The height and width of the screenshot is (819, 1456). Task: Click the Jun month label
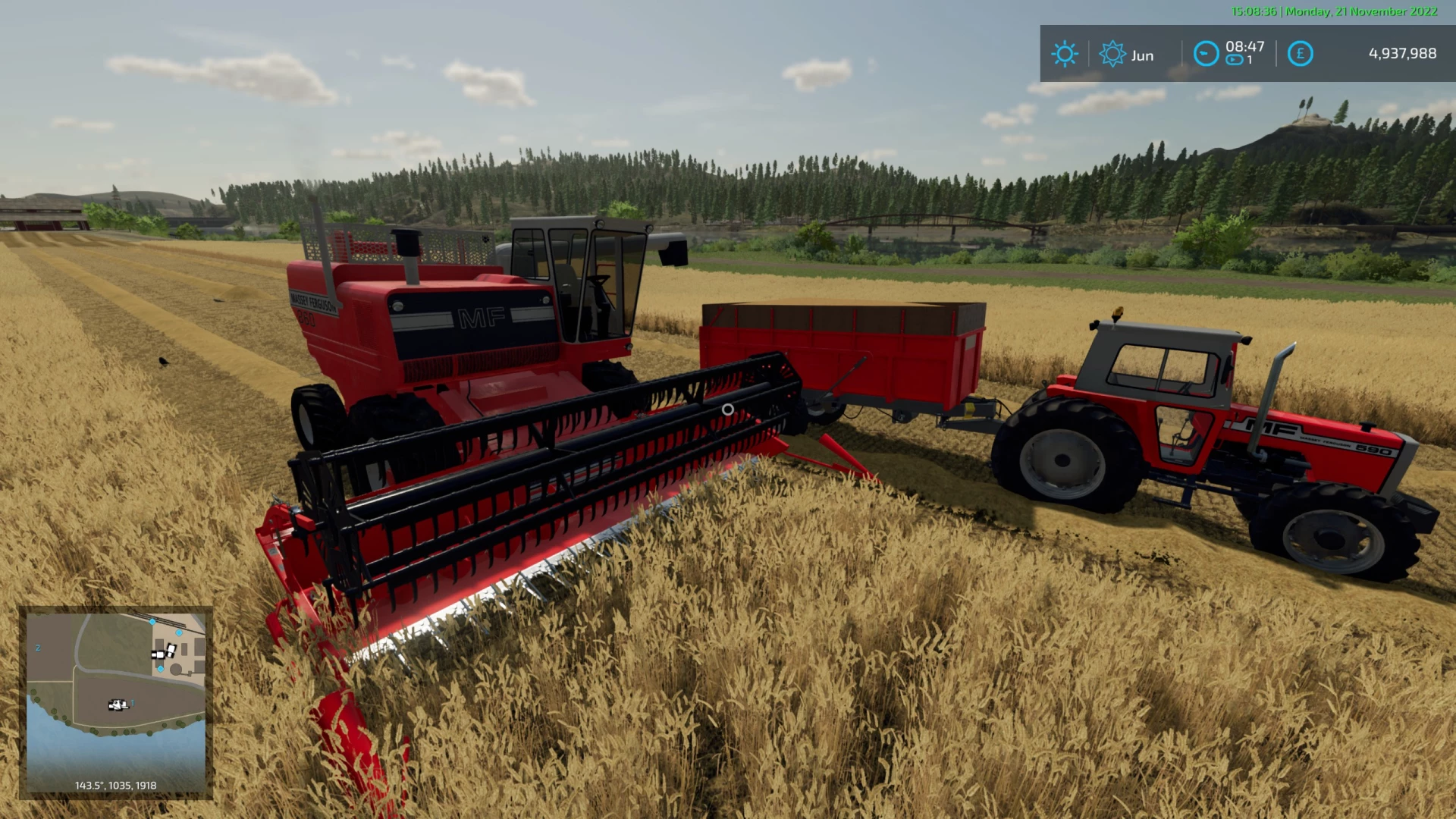[1143, 55]
